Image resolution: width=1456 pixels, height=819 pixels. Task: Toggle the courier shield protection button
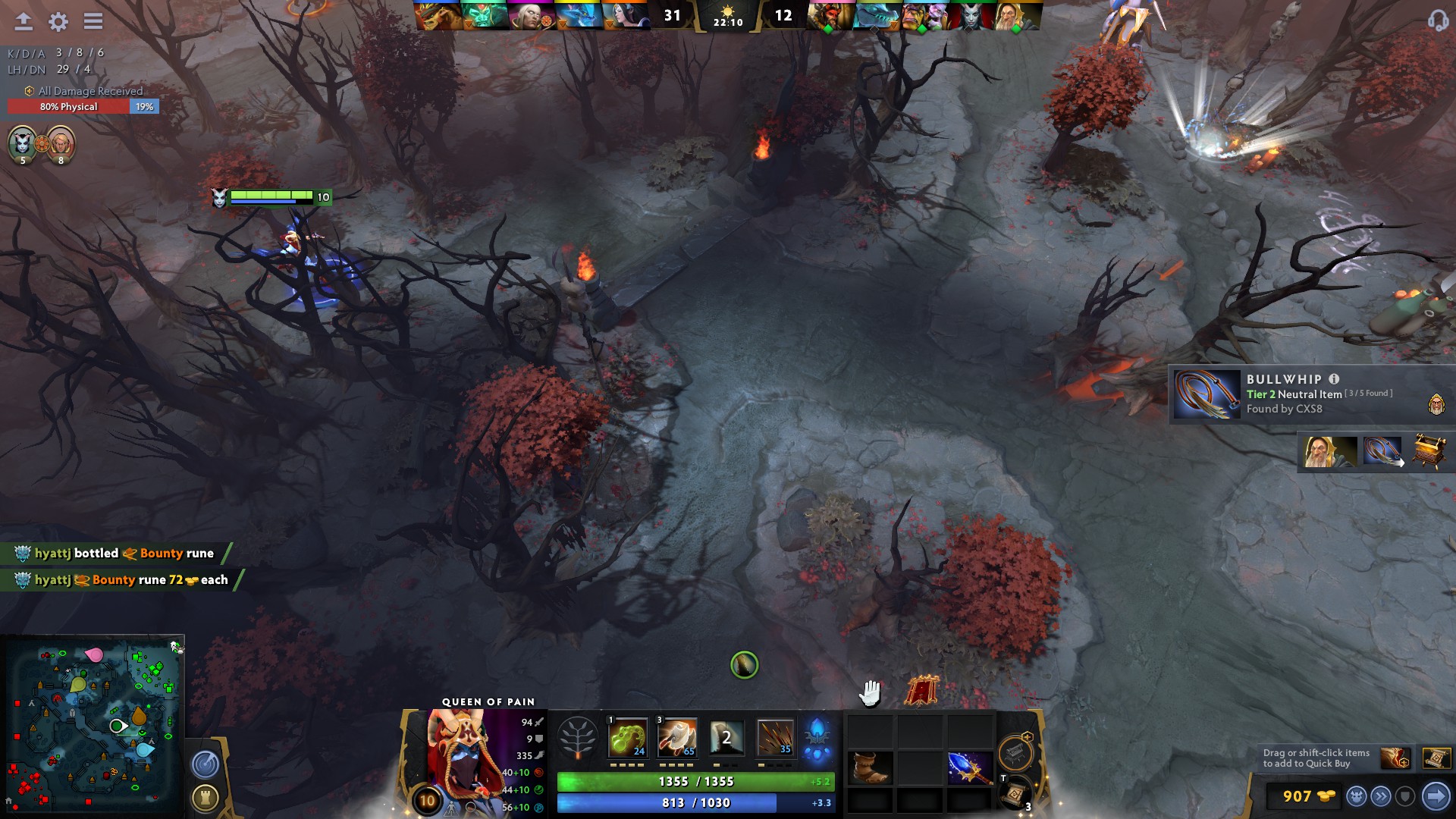(1406, 795)
